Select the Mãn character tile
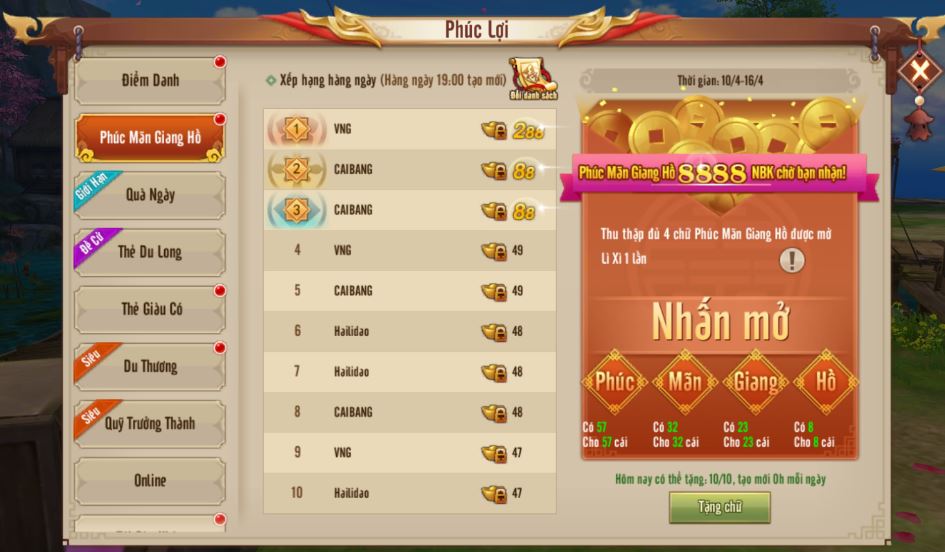Screen dimensions: 945x552 tap(685, 382)
